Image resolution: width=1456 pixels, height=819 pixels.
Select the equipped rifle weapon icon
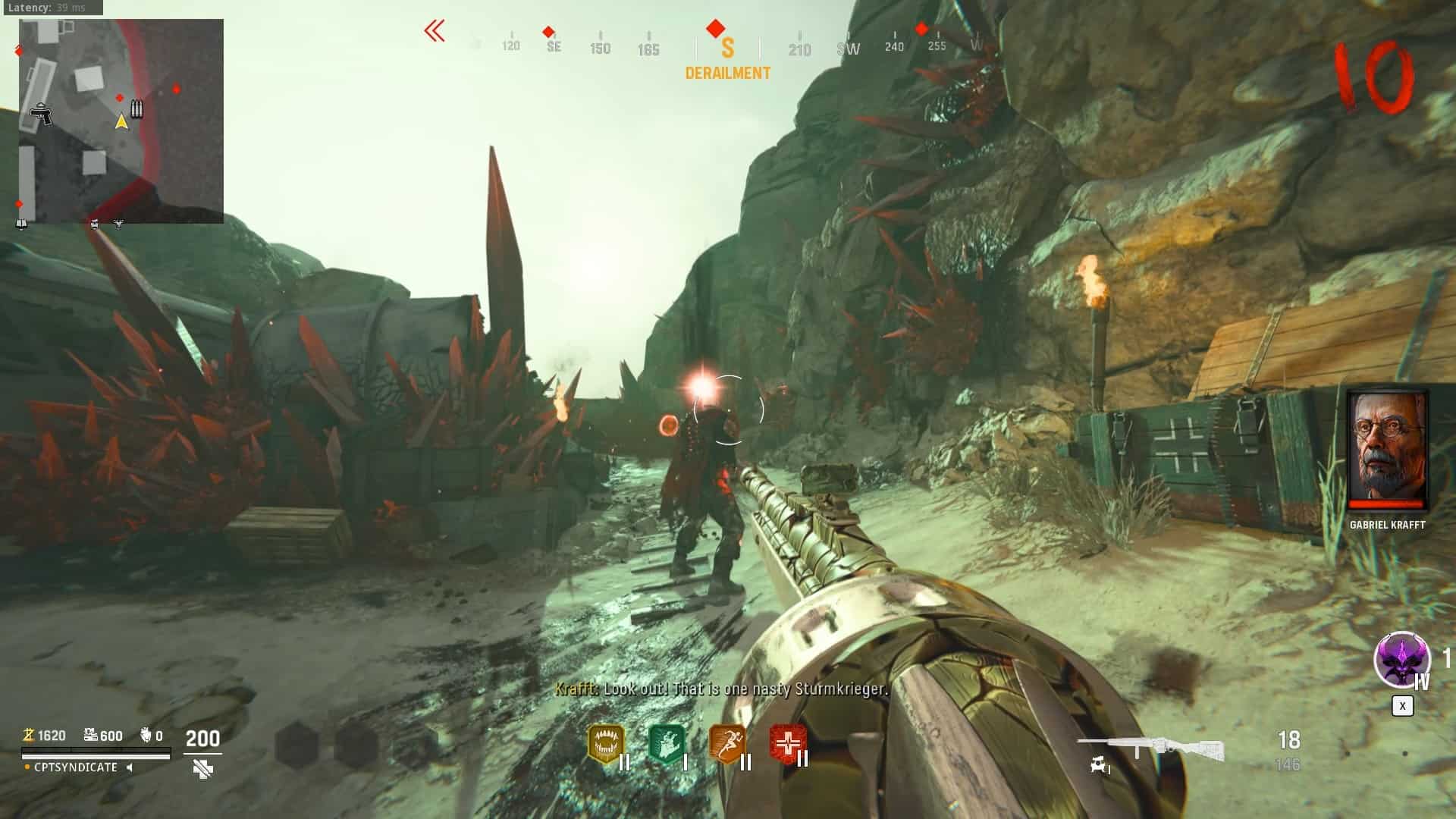coord(1150,748)
